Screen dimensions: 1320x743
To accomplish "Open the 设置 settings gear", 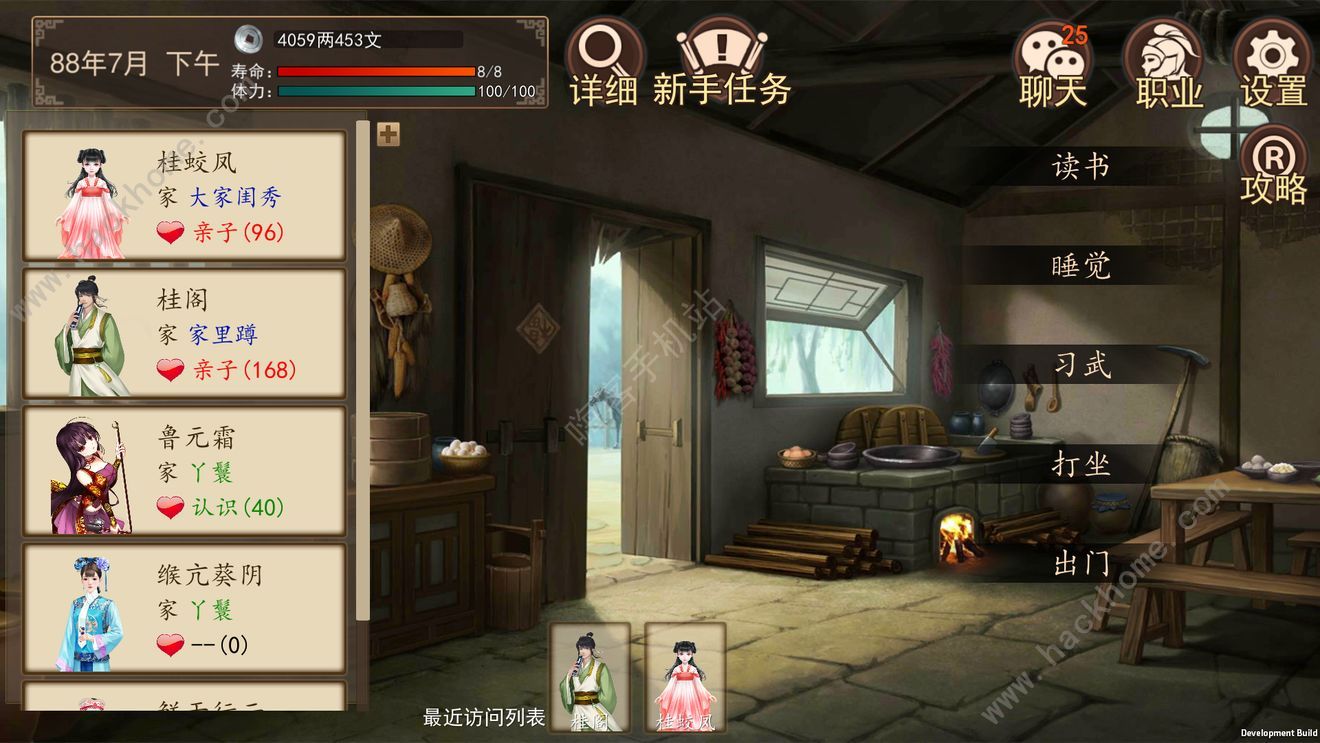I will point(1273,63).
